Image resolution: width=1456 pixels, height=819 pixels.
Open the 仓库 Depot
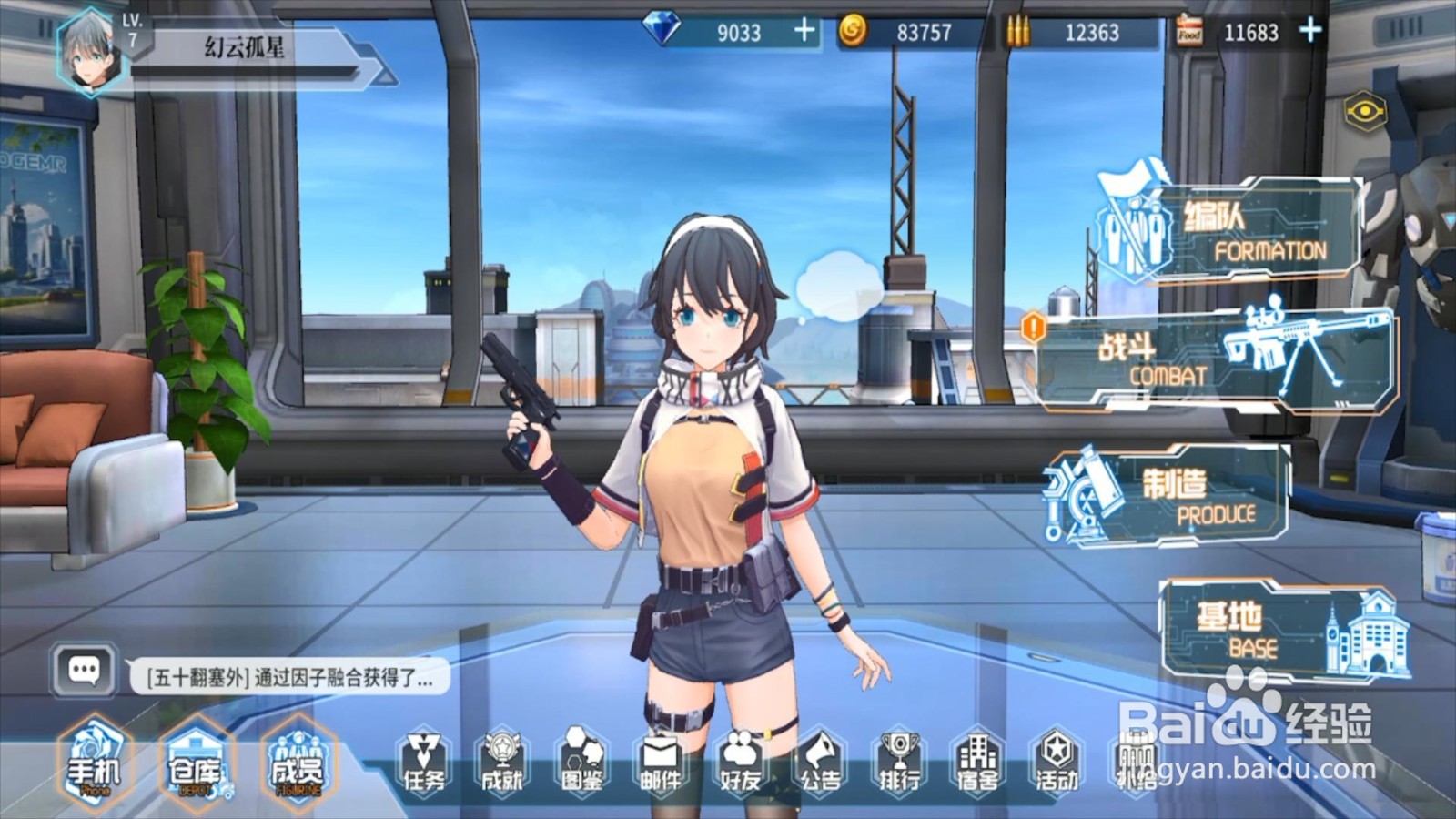pyautogui.click(x=197, y=766)
